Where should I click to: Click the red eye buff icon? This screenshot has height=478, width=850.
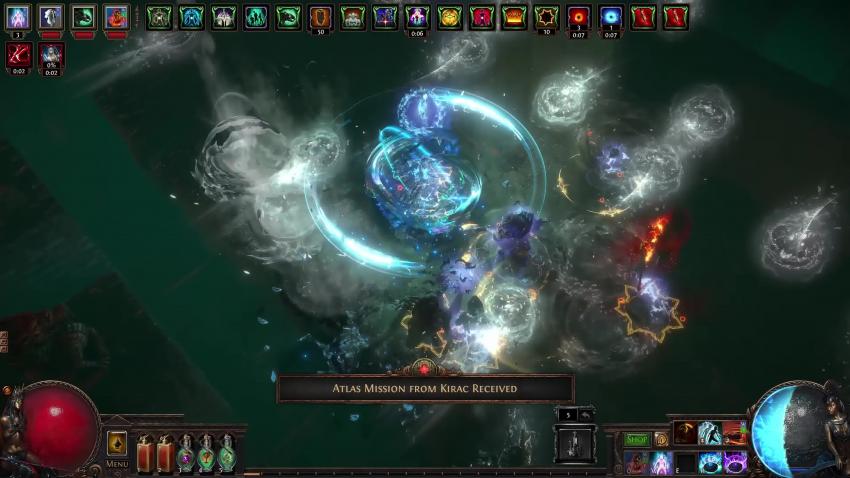pos(578,16)
